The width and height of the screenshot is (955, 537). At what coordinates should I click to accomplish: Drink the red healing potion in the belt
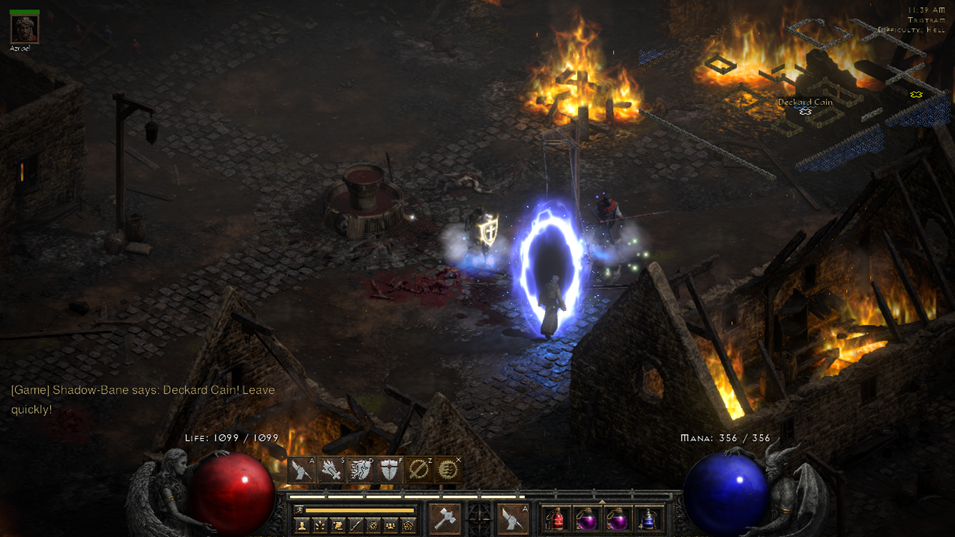[x=556, y=519]
